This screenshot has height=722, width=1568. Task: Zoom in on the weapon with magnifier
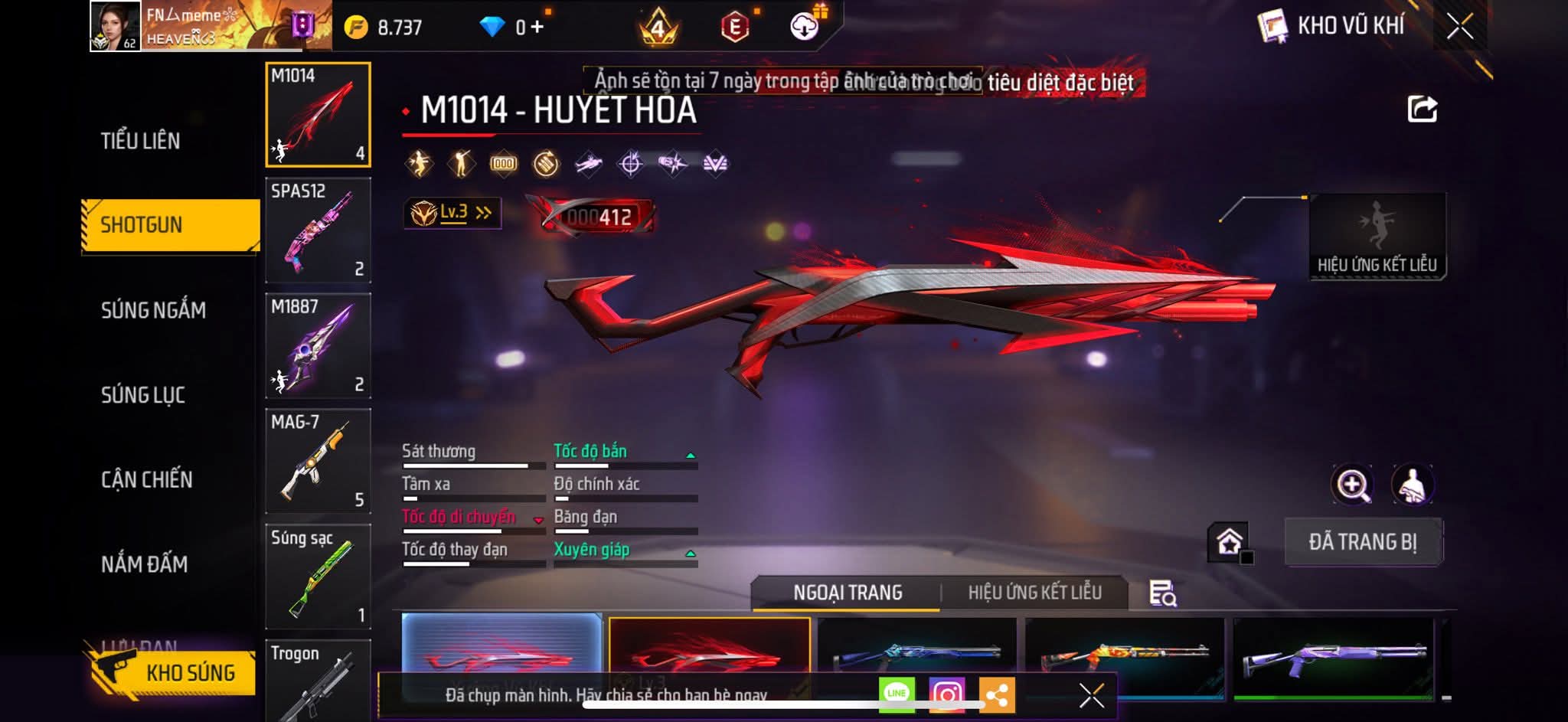pyautogui.click(x=1352, y=484)
